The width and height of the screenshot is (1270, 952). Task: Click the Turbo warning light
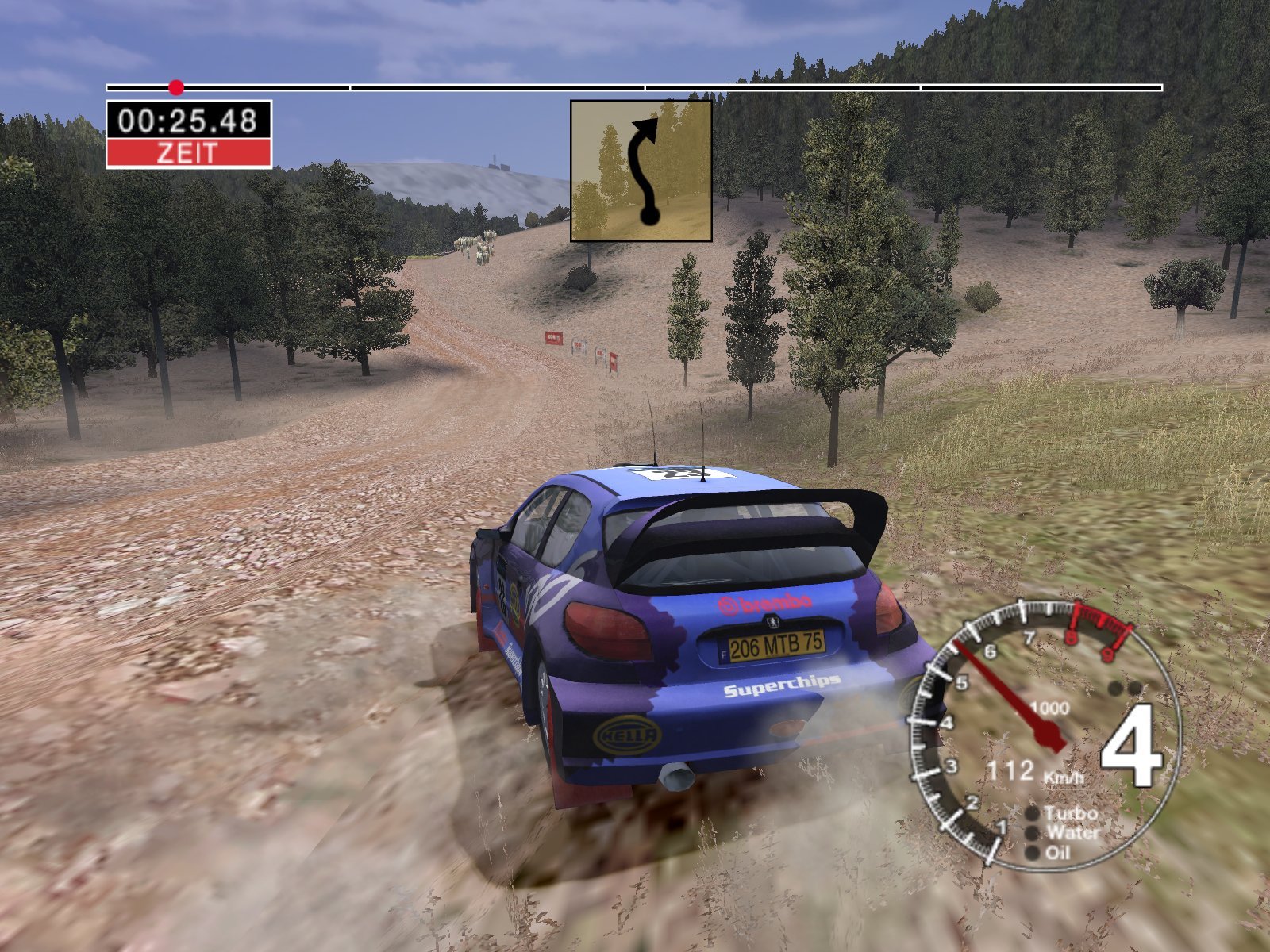[x=1033, y=813]
